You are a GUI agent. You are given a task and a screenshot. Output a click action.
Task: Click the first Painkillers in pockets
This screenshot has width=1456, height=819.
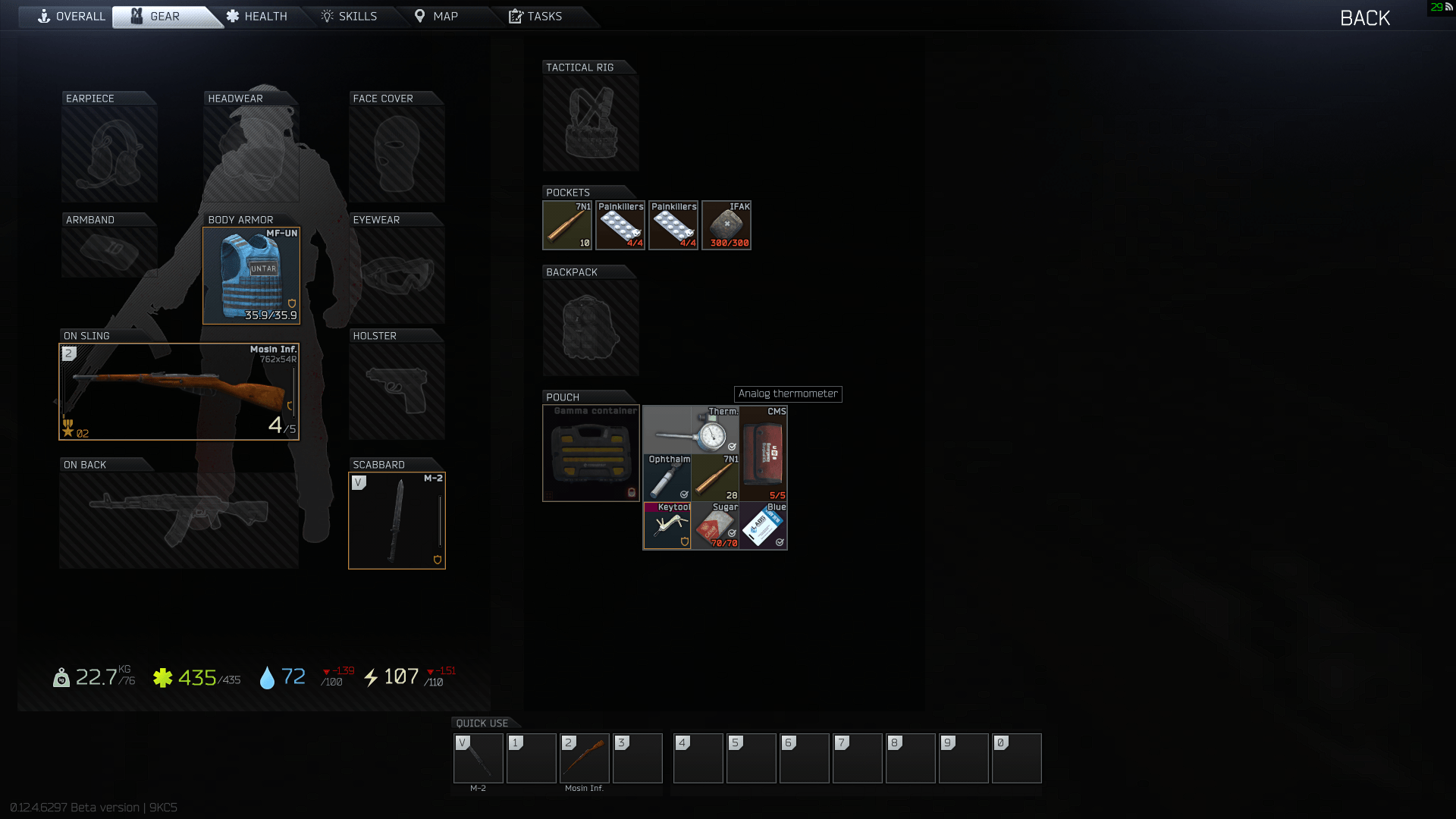(620, 224)
